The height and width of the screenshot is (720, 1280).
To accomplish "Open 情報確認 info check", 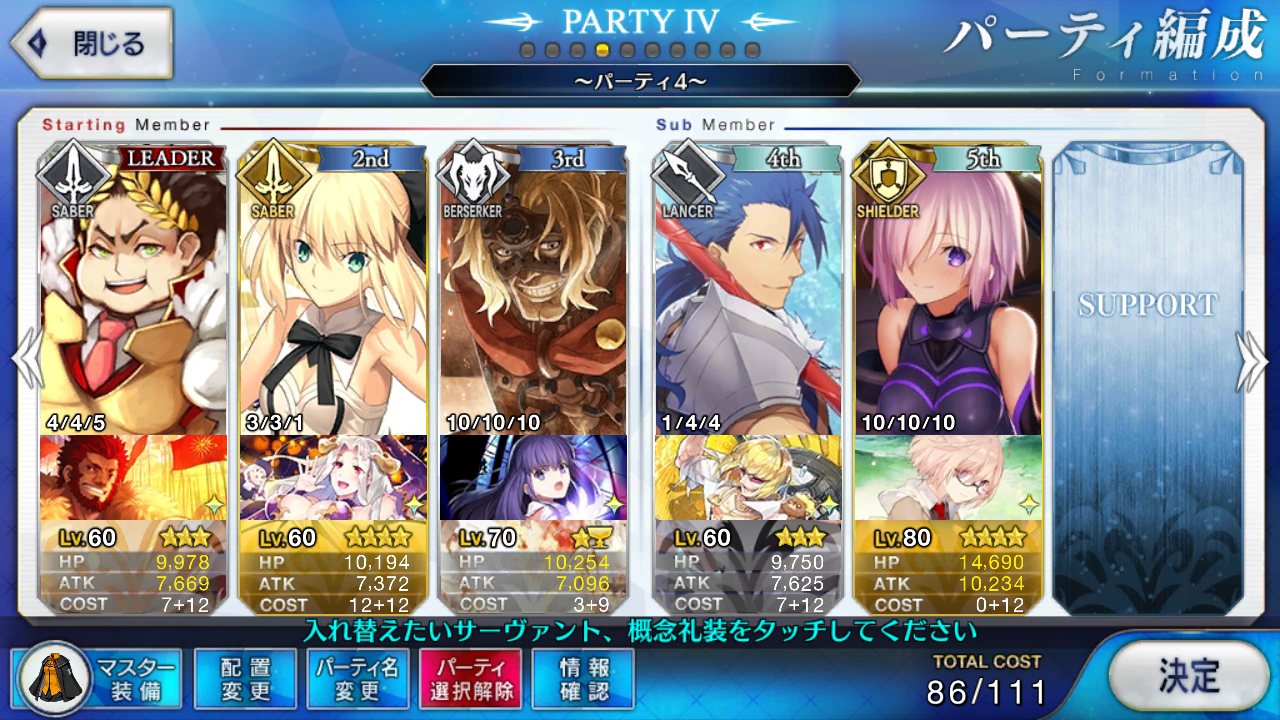I will coord(583,678).
